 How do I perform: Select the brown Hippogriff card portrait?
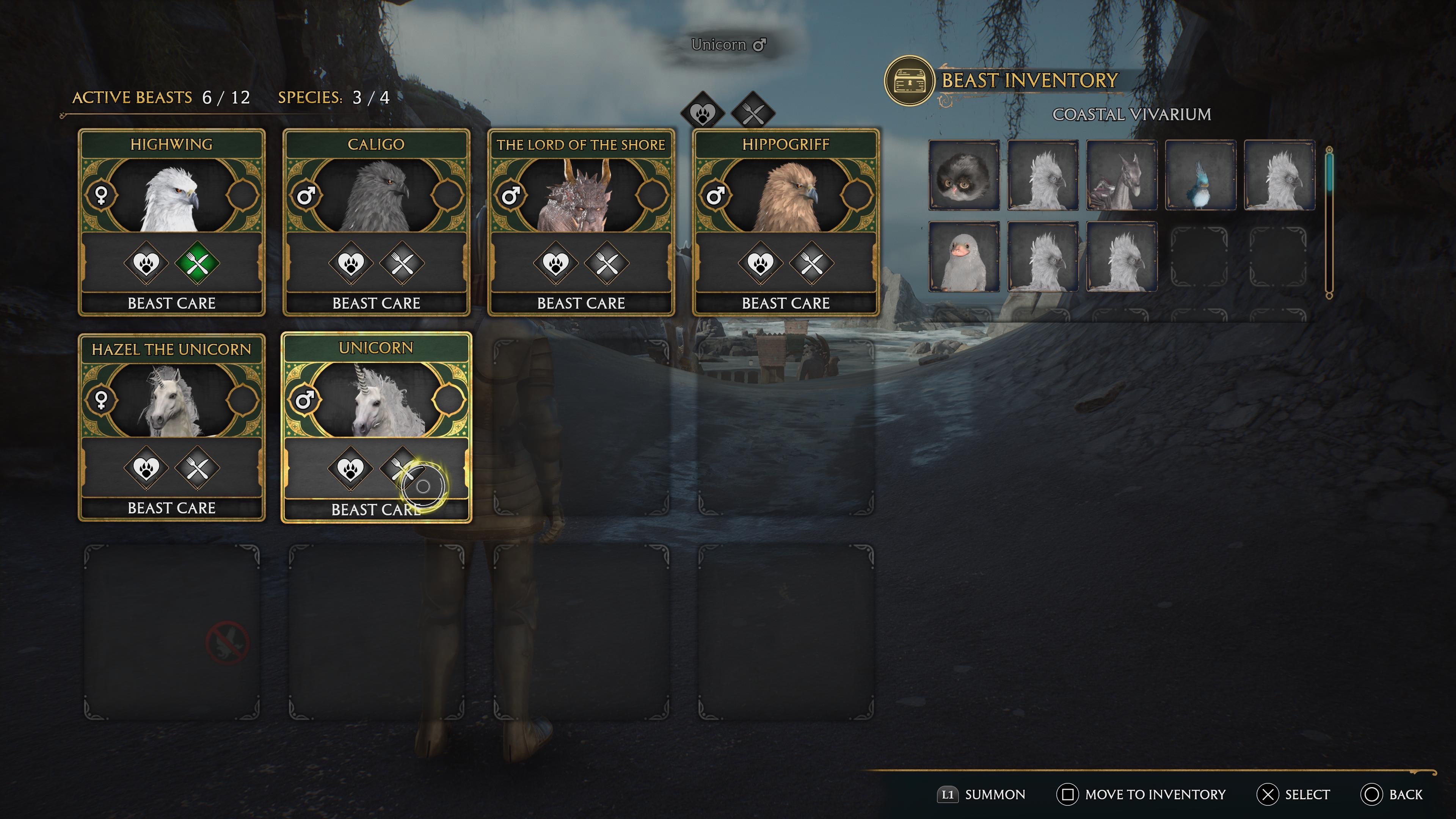(786, 197)
